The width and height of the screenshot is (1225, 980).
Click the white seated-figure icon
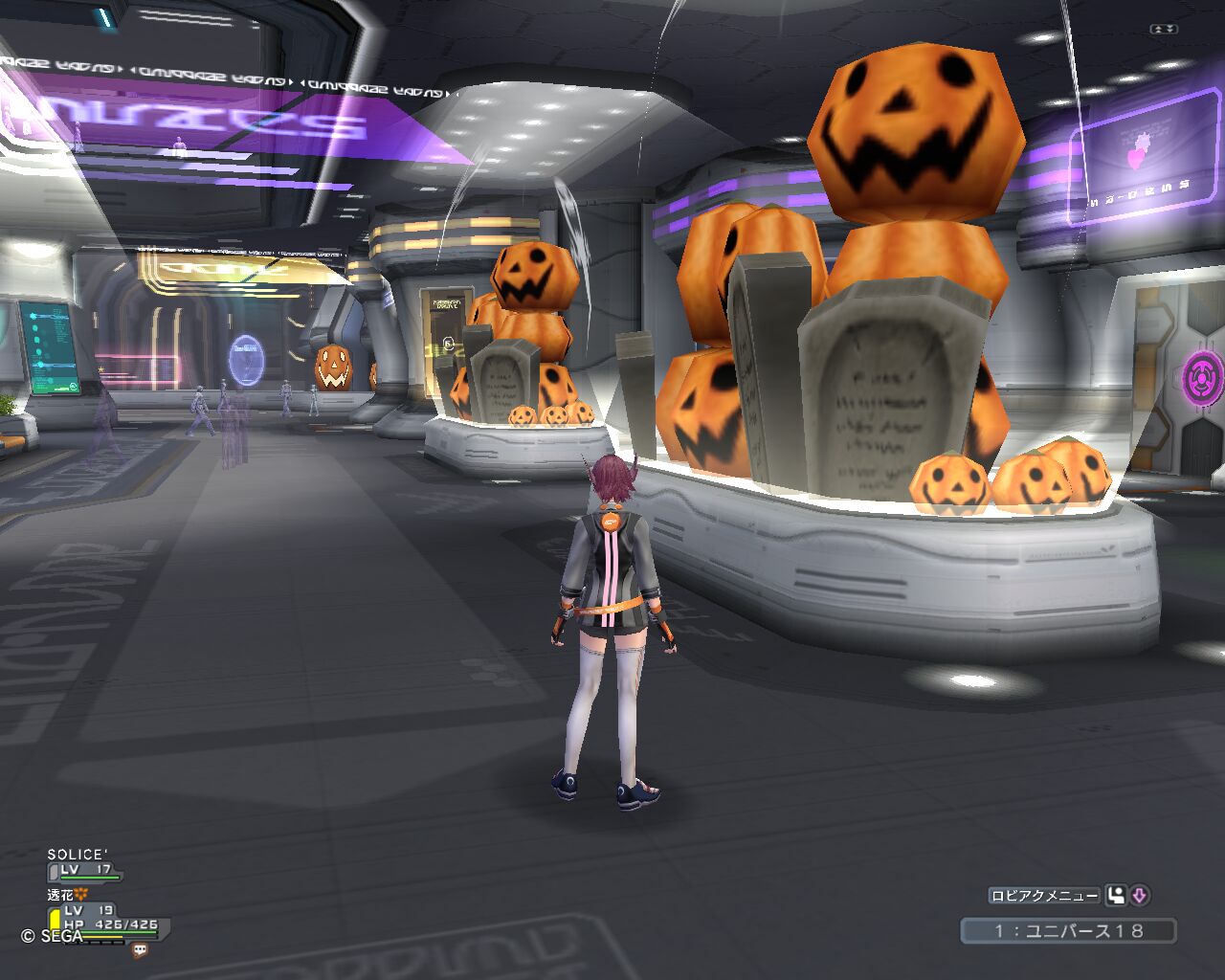[x=1116, y=896]
